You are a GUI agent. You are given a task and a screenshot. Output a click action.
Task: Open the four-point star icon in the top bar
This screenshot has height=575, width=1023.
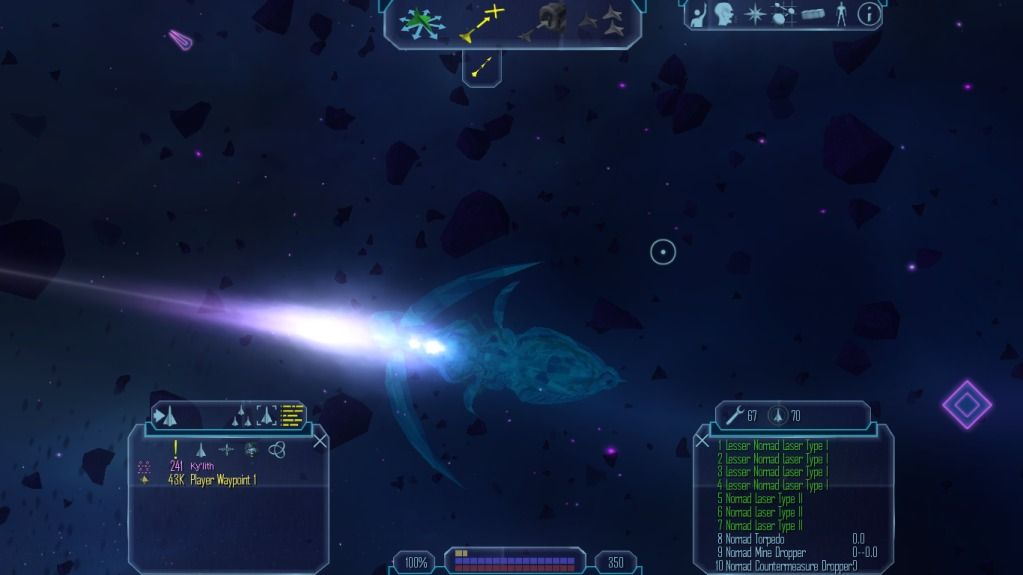pyautogui.click(x=754, y=14)
